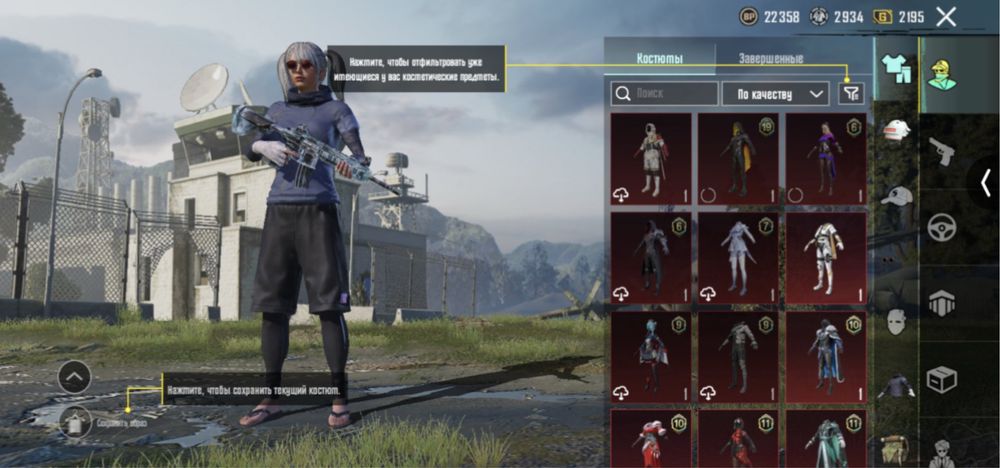This screenshot has width=1000, height=468.
Task: Collapse the side panel with the arrow
Action: click(987, 182)
